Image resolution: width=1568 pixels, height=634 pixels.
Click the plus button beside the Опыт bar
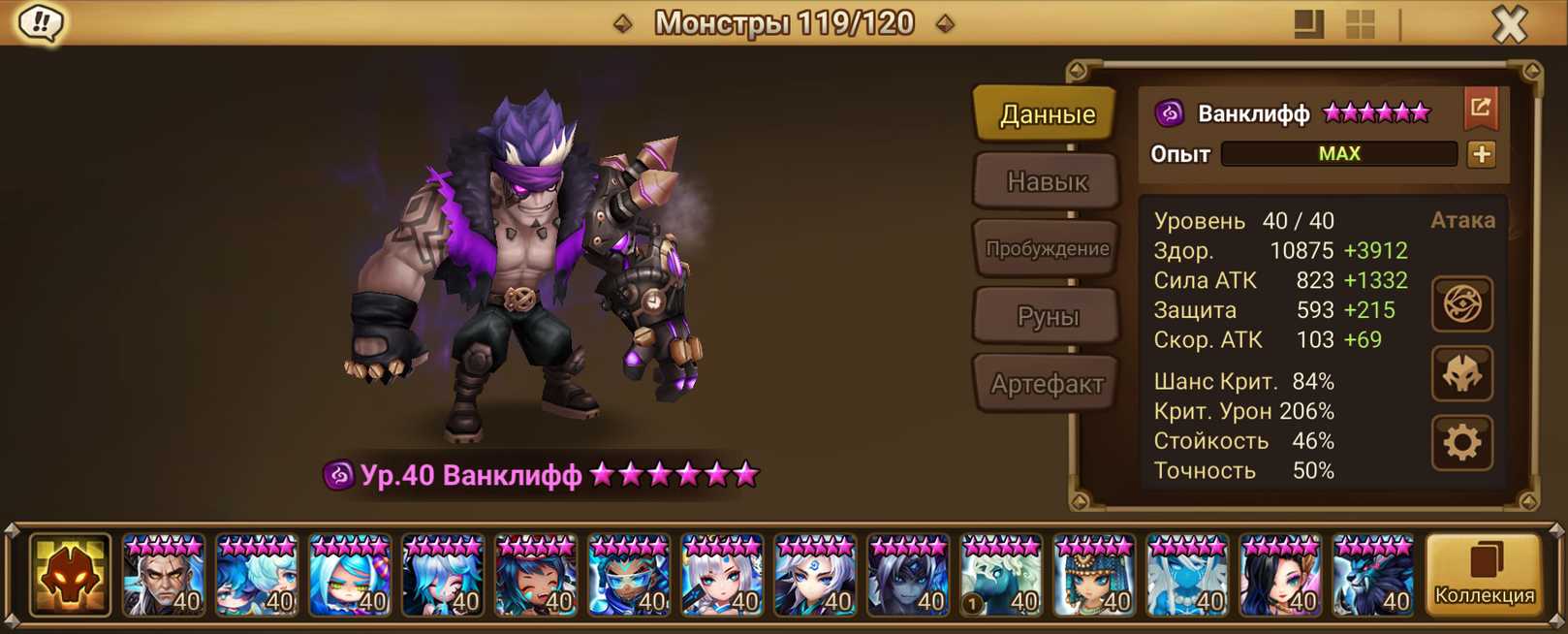(1481, 154)
